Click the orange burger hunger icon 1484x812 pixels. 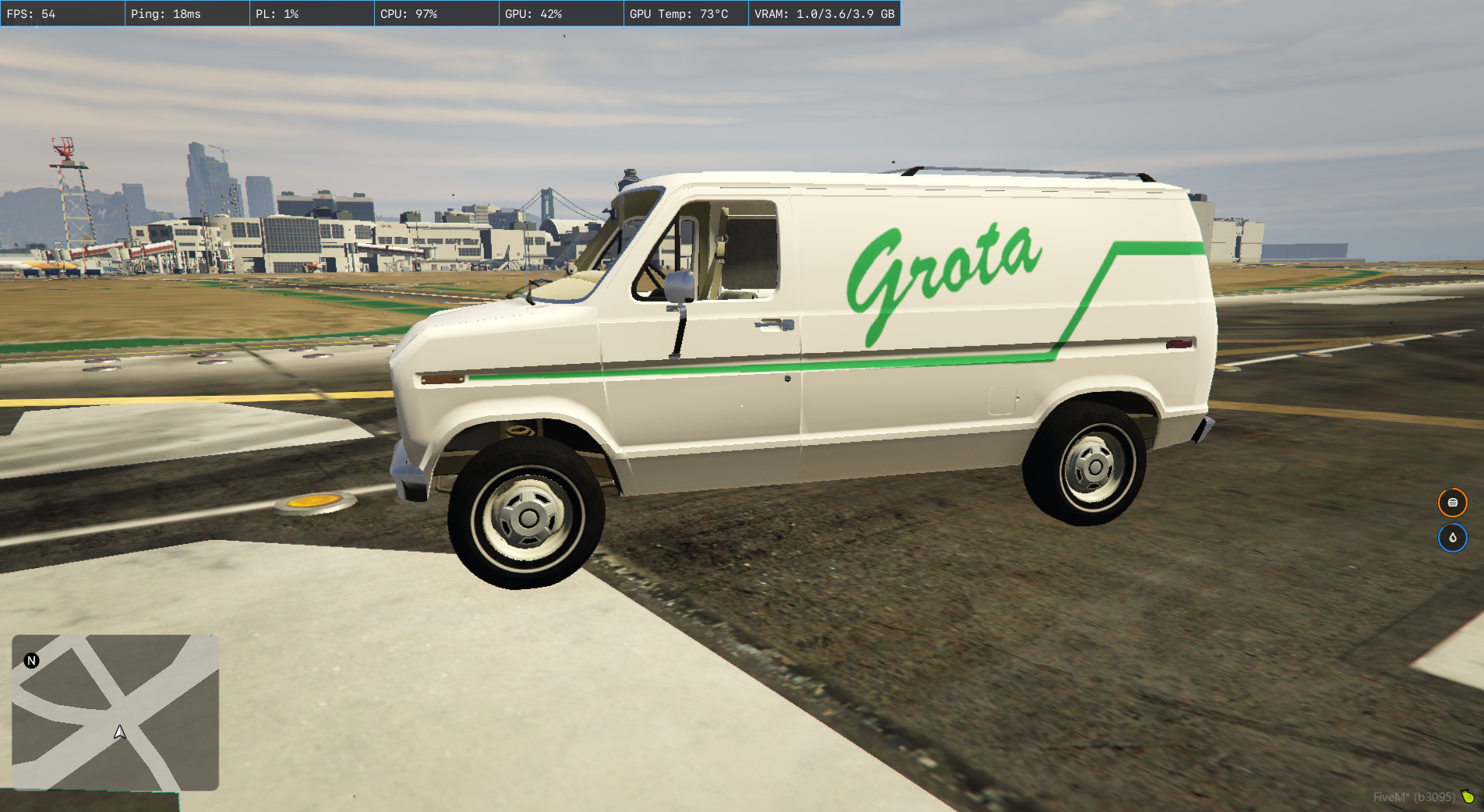pos(1452,503)
